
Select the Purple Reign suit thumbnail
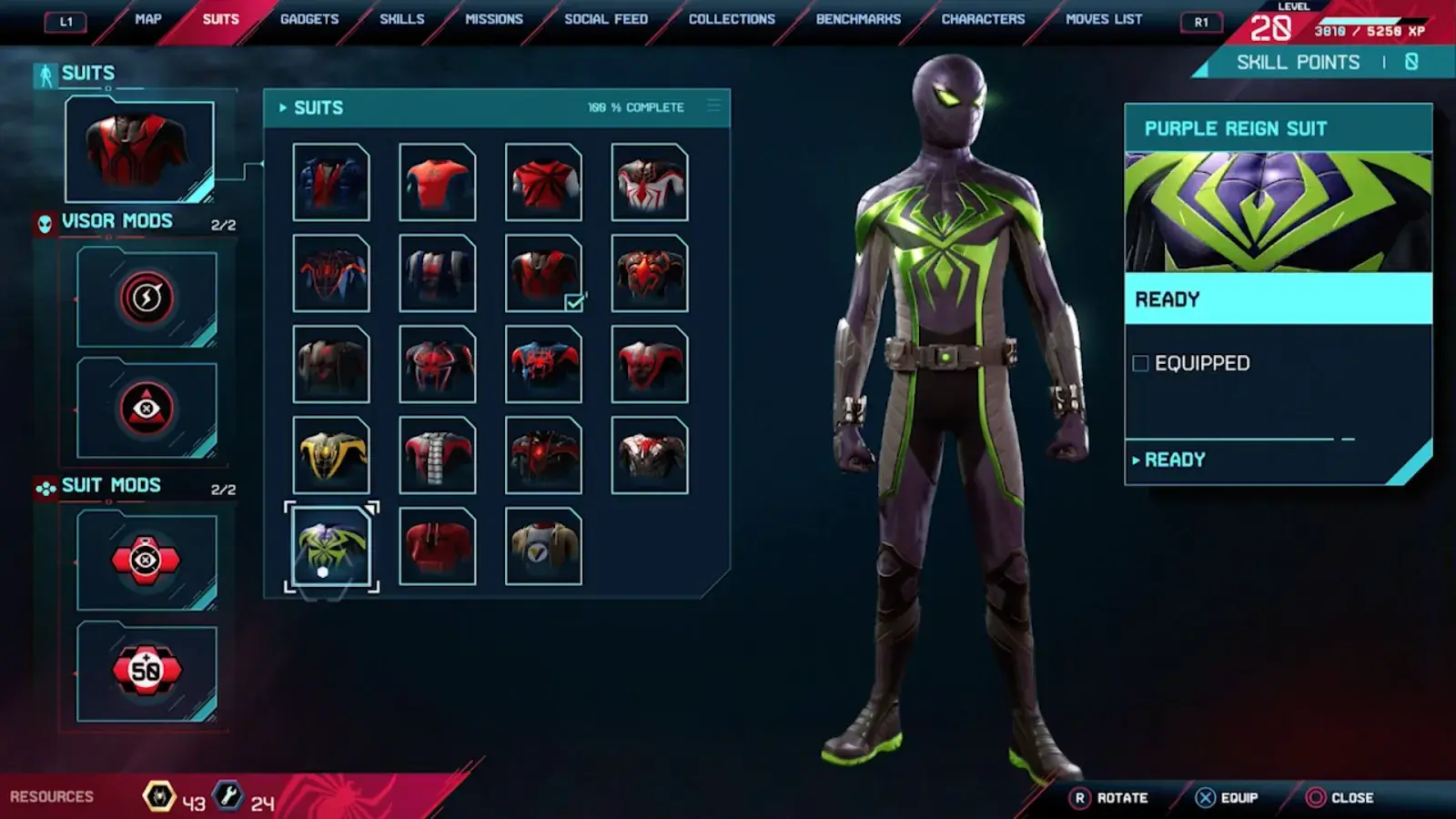[331, 546]
